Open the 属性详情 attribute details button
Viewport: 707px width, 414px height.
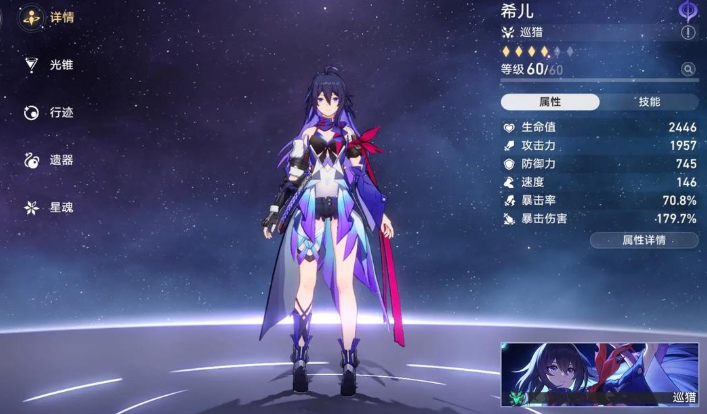pyautogui.click(x=643, y=240)
